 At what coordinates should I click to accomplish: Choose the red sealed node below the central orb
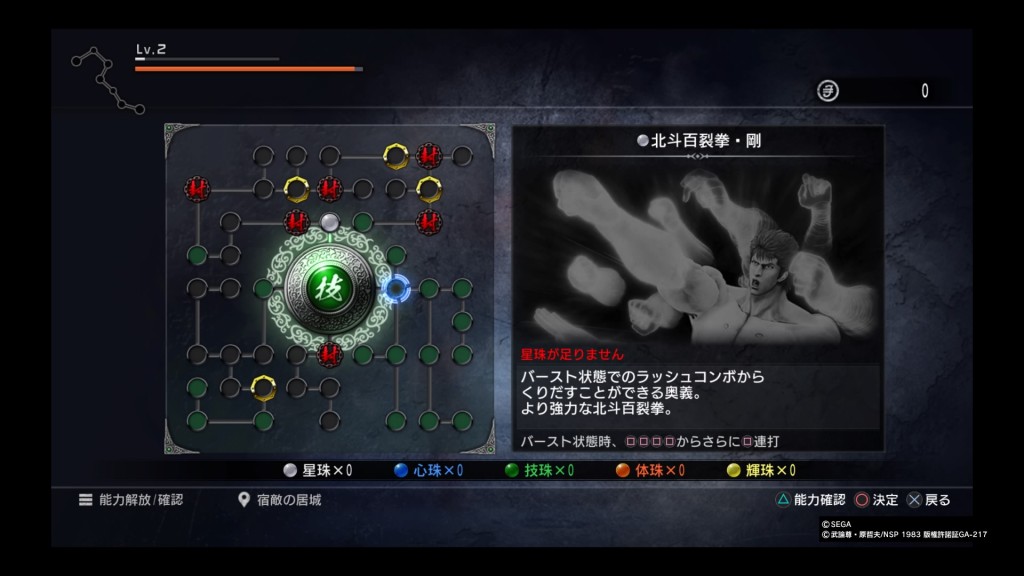(x=329, y=353)
